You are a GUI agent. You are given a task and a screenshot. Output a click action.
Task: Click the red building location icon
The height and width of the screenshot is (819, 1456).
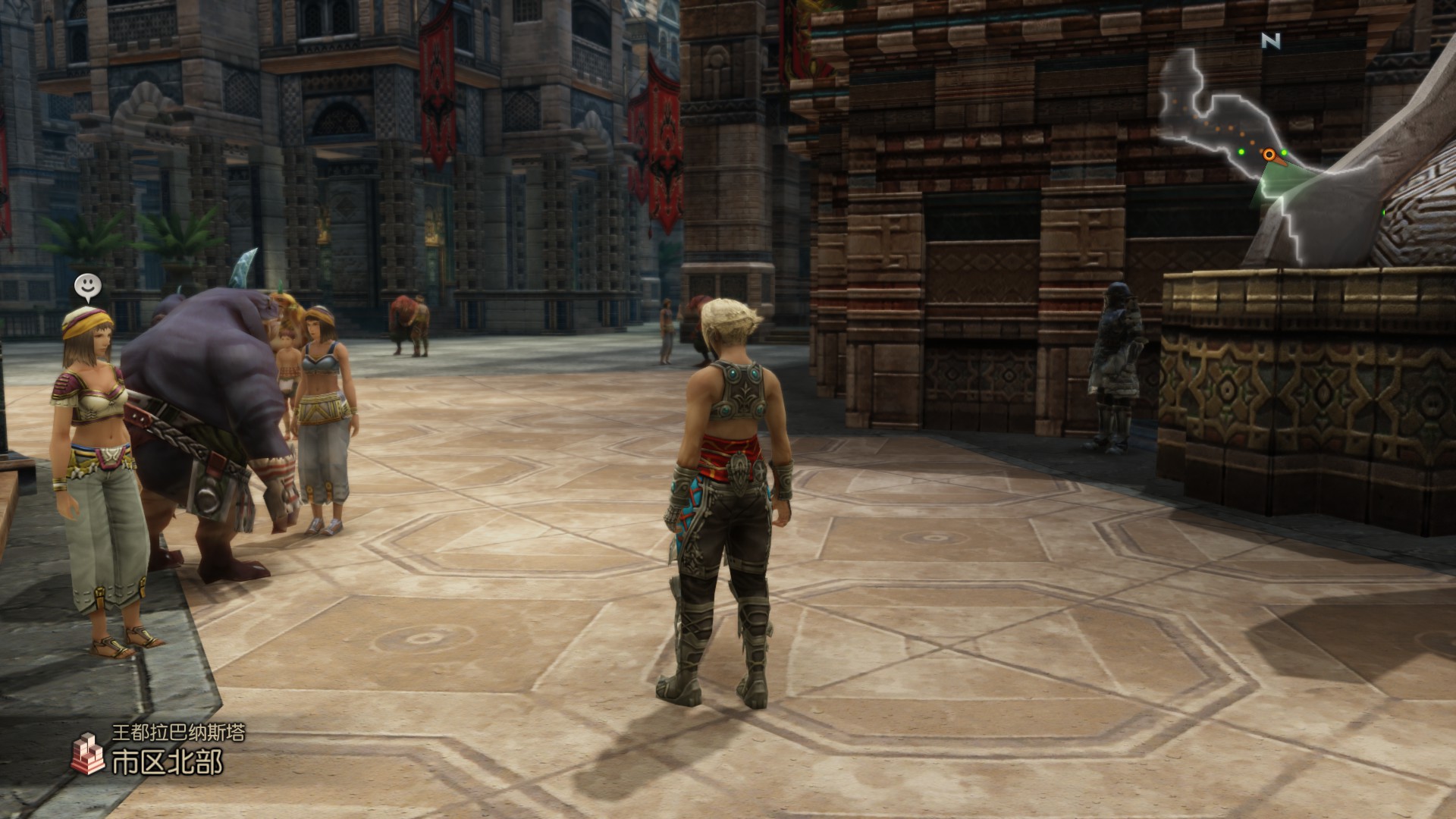pyautogui.click(x=88, y=754)
